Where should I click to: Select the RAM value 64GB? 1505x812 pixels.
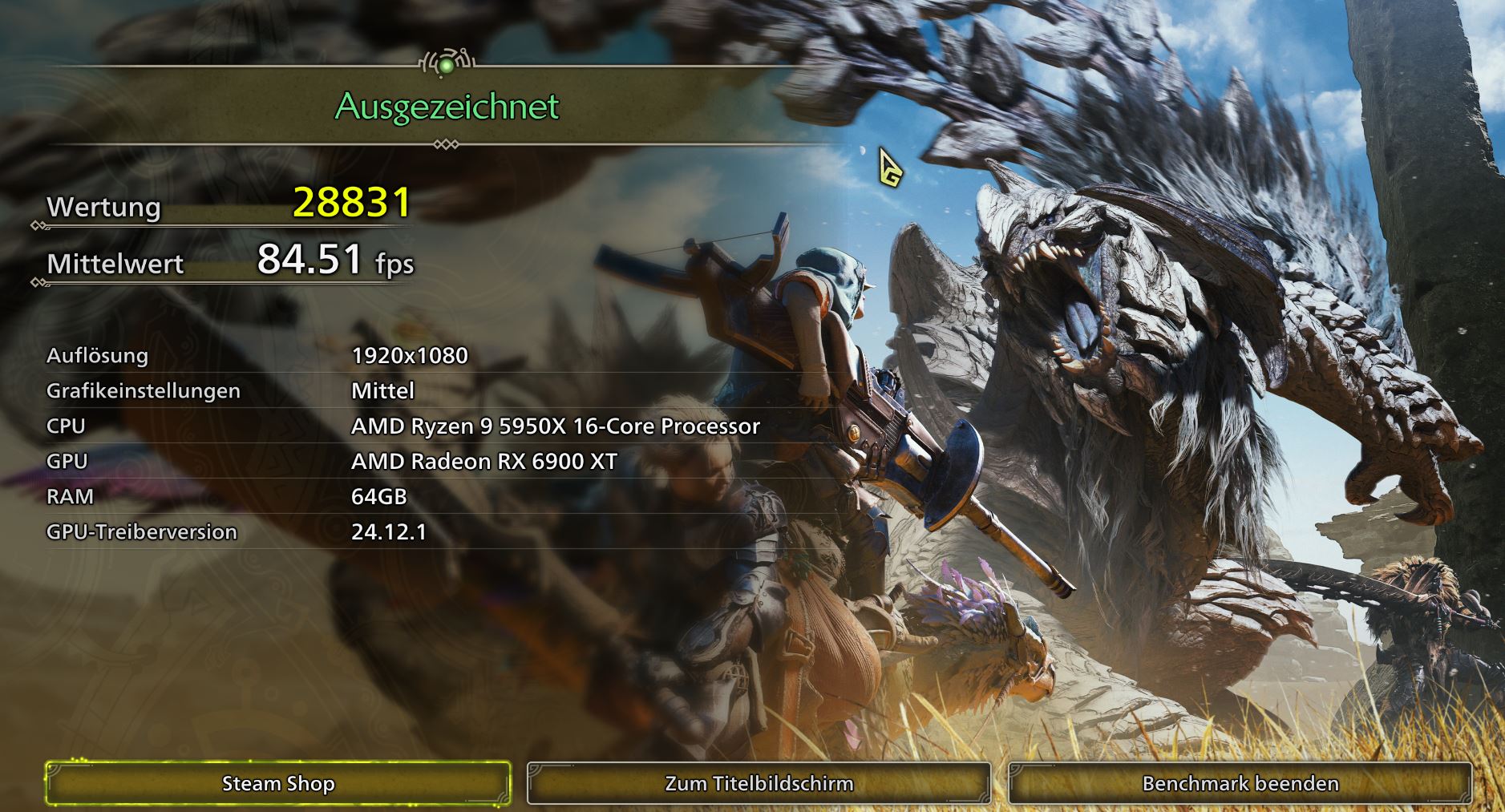point(378,497)
